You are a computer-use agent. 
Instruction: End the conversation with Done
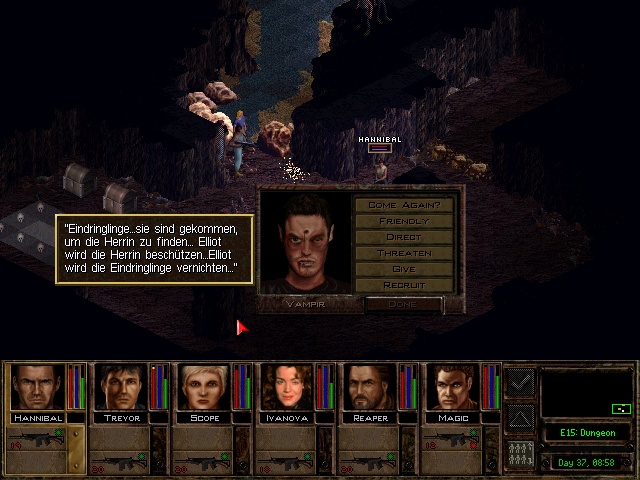(x=404, y=303)
